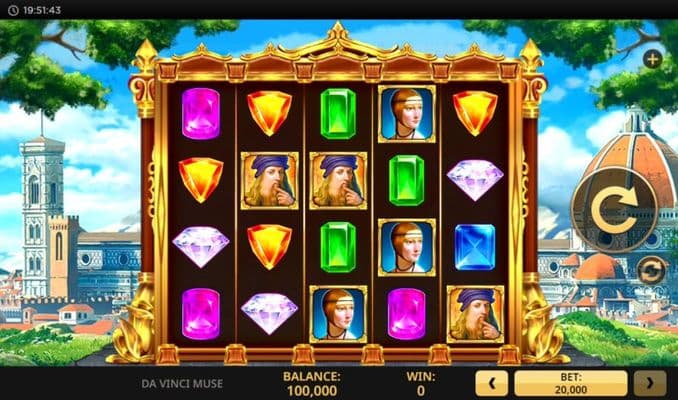This screenshot has width=678, height=400.
Task: Open autoplay with the small circular arrows button
Action: [650, 270]
